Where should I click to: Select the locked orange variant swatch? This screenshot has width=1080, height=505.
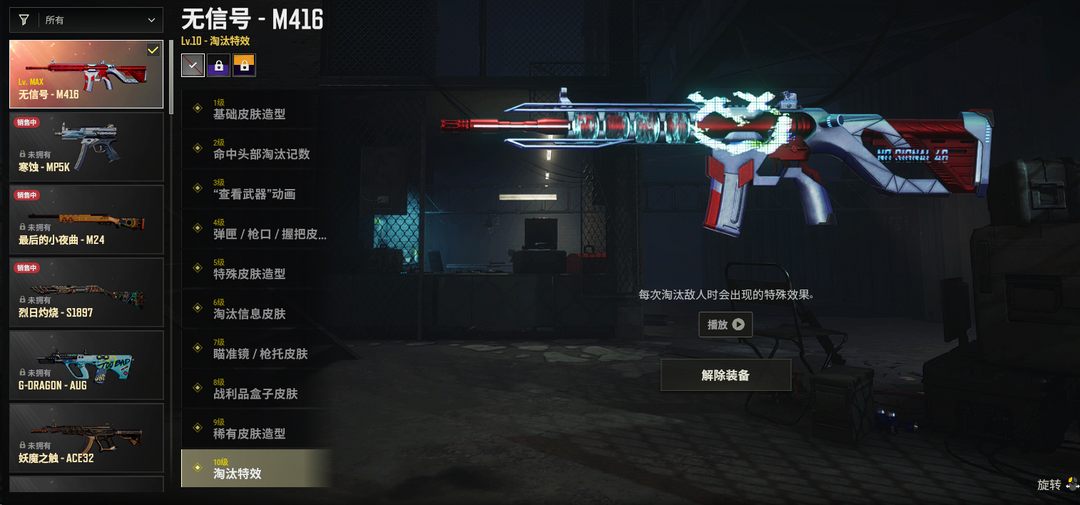click(x=244, y=65)
